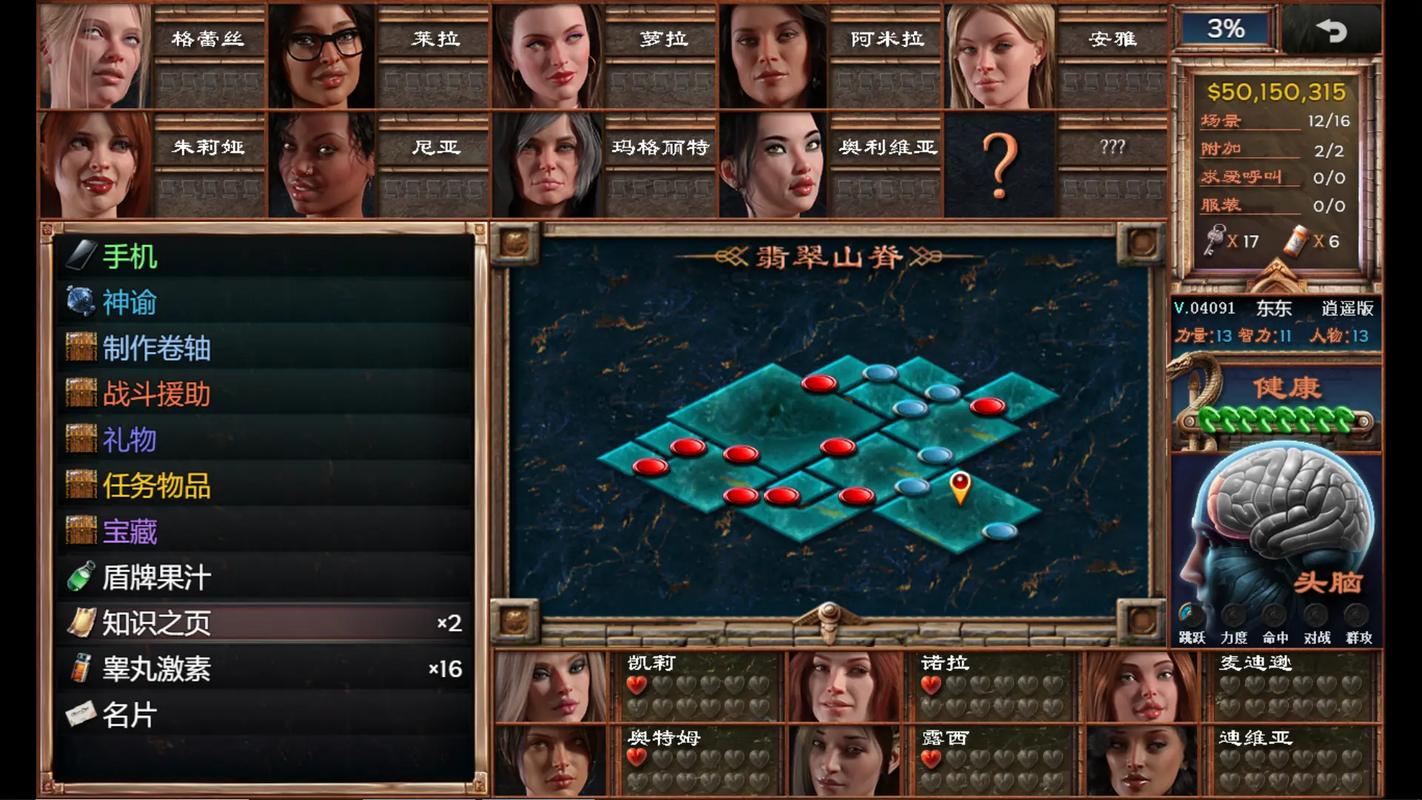Select the 神谕 oracle entry

coord(130,302)
